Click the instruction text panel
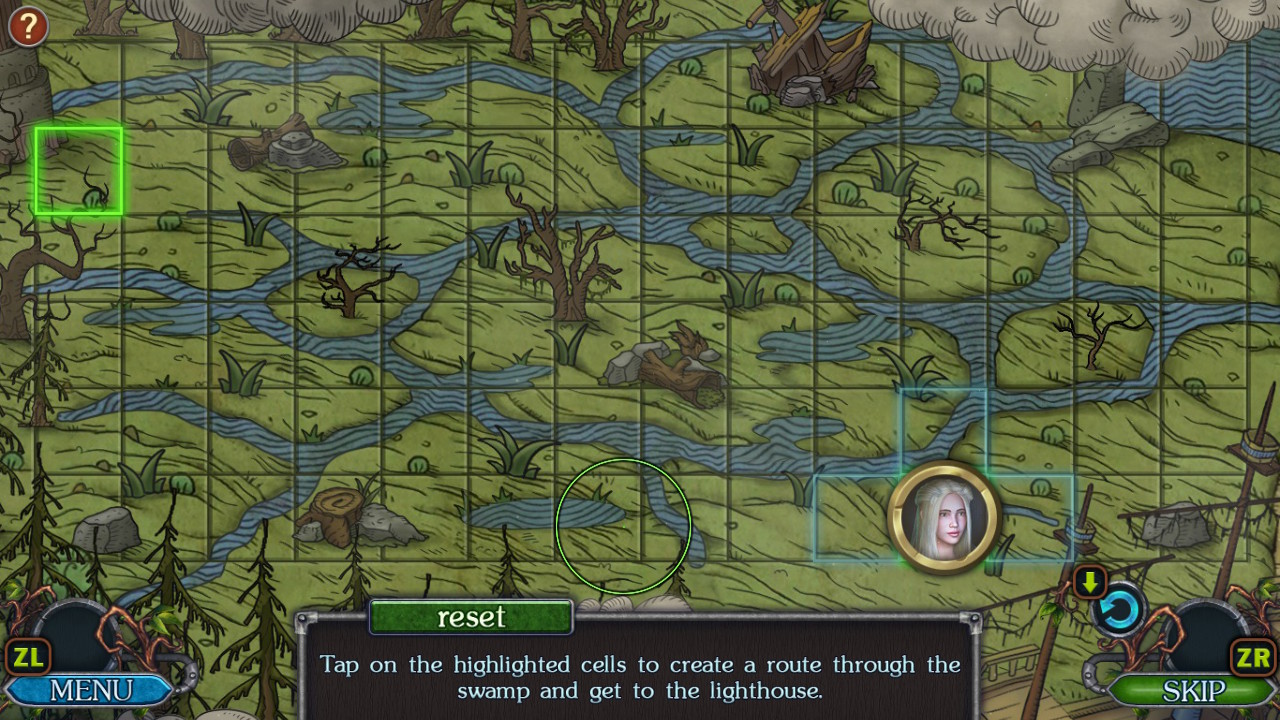 point(640,677)
